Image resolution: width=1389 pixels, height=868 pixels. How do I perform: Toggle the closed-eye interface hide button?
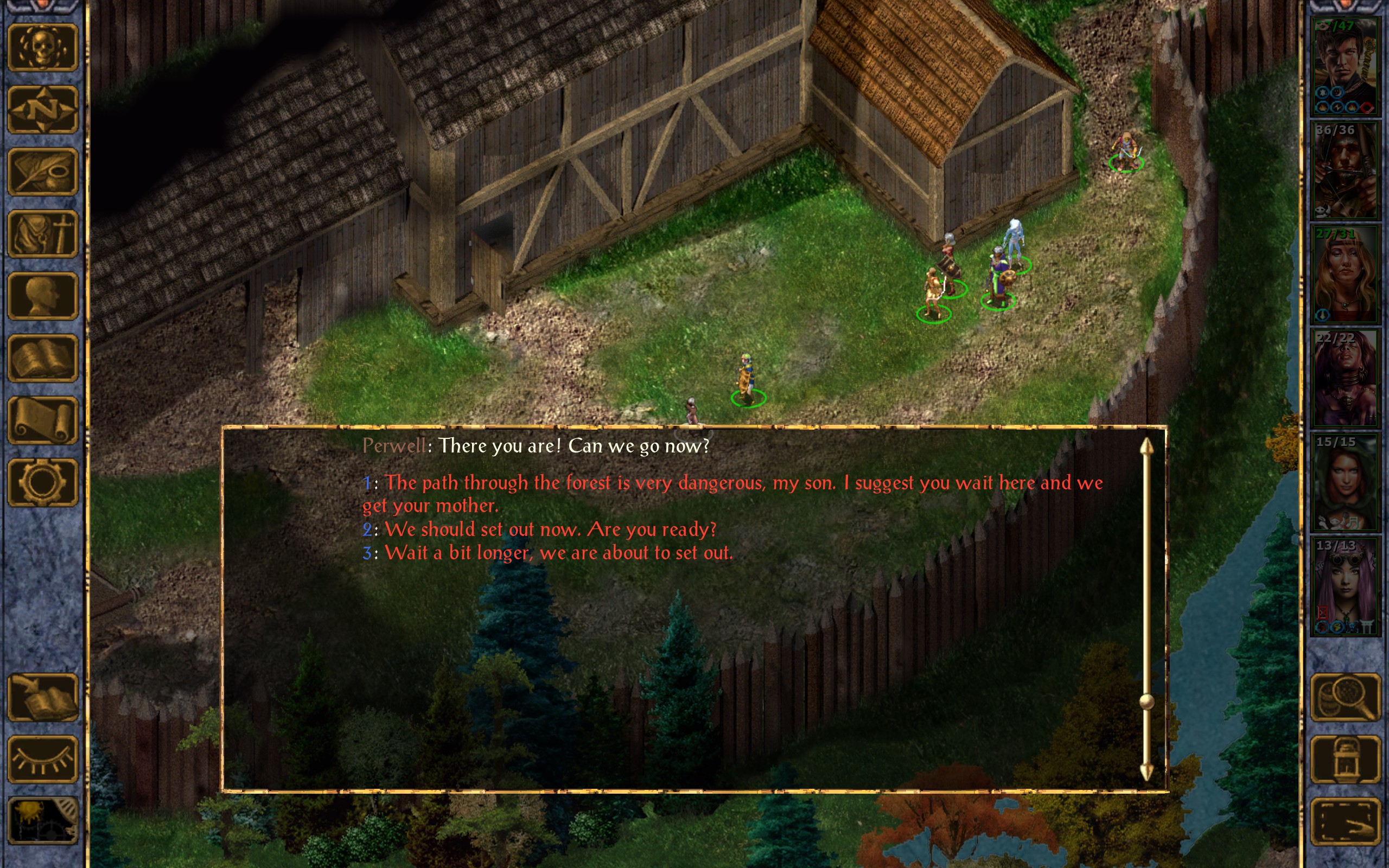42,759
